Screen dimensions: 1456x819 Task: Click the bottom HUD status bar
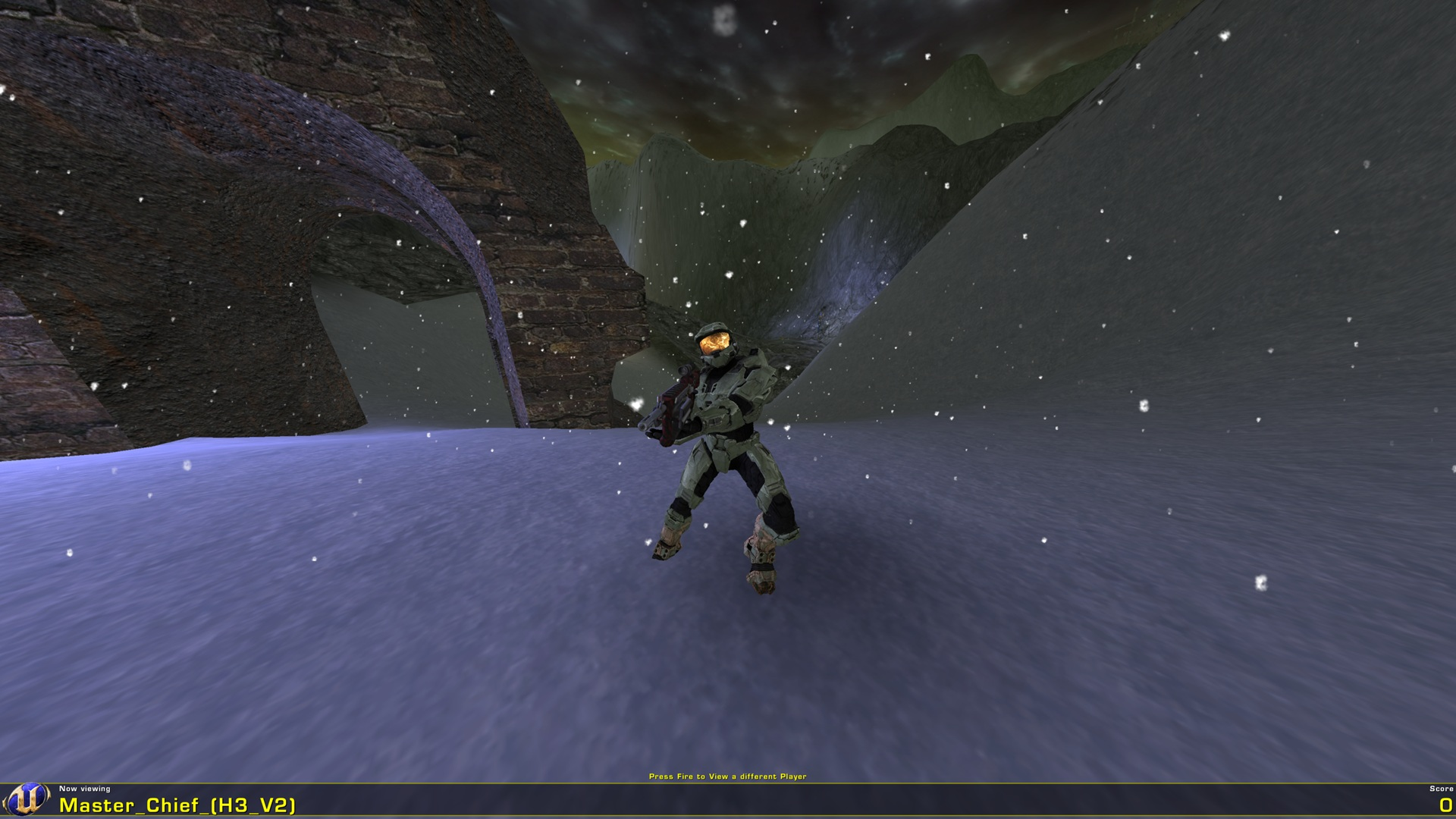[x=728, y=800]
